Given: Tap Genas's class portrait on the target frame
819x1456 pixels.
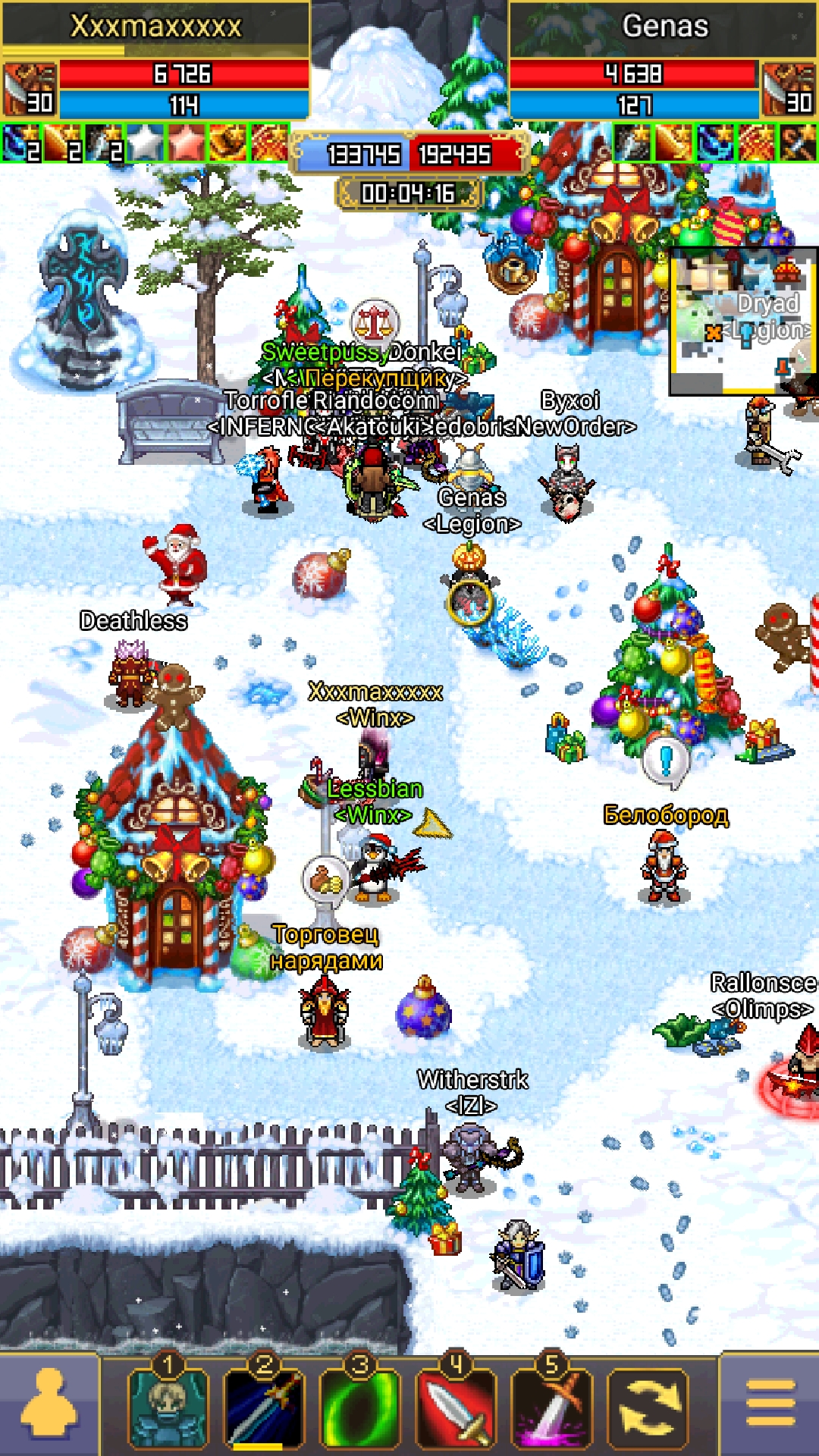Looking at the screenshot, I should pyautogui.click(x=789, y=89).
